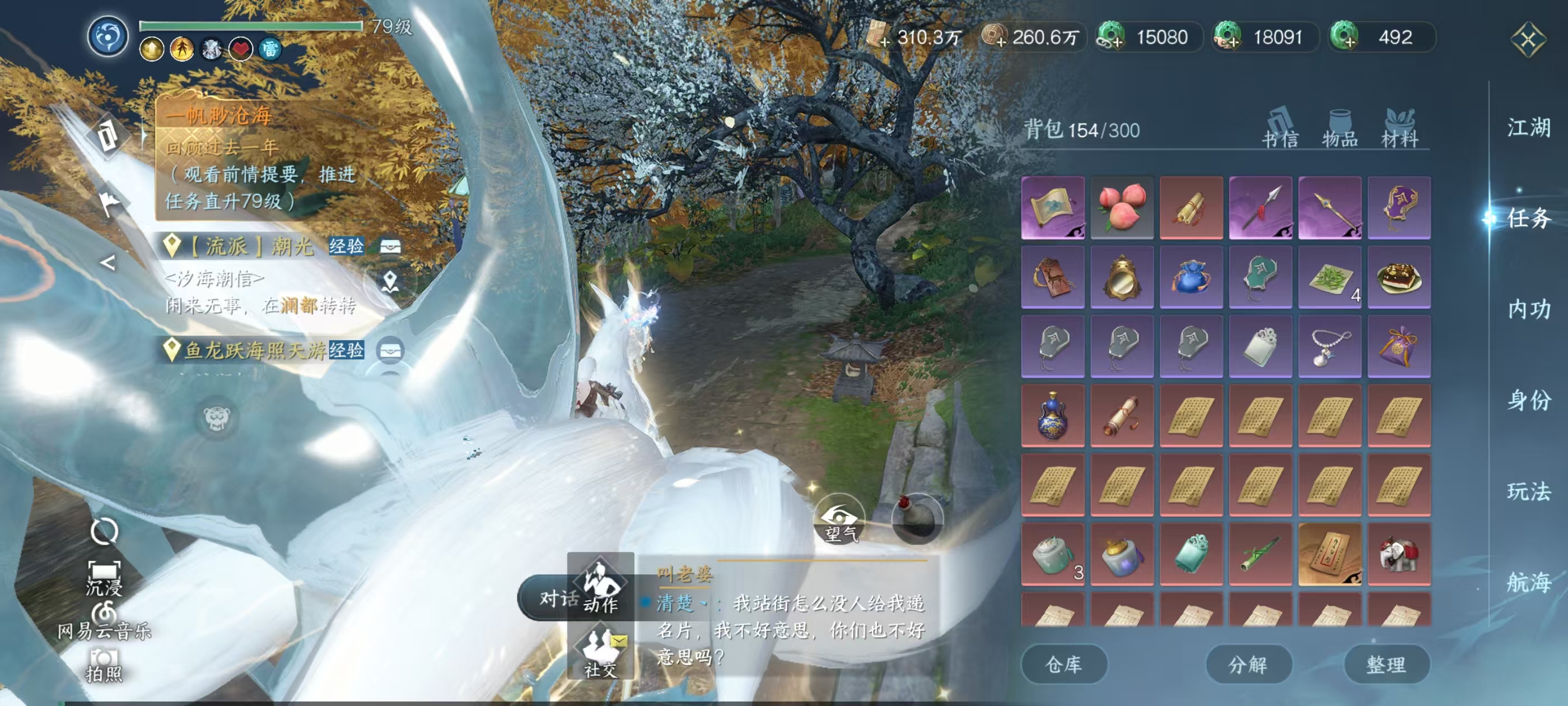Close the inventory panel
The image size is (1568, 706).
click(x=1527, y=40)
